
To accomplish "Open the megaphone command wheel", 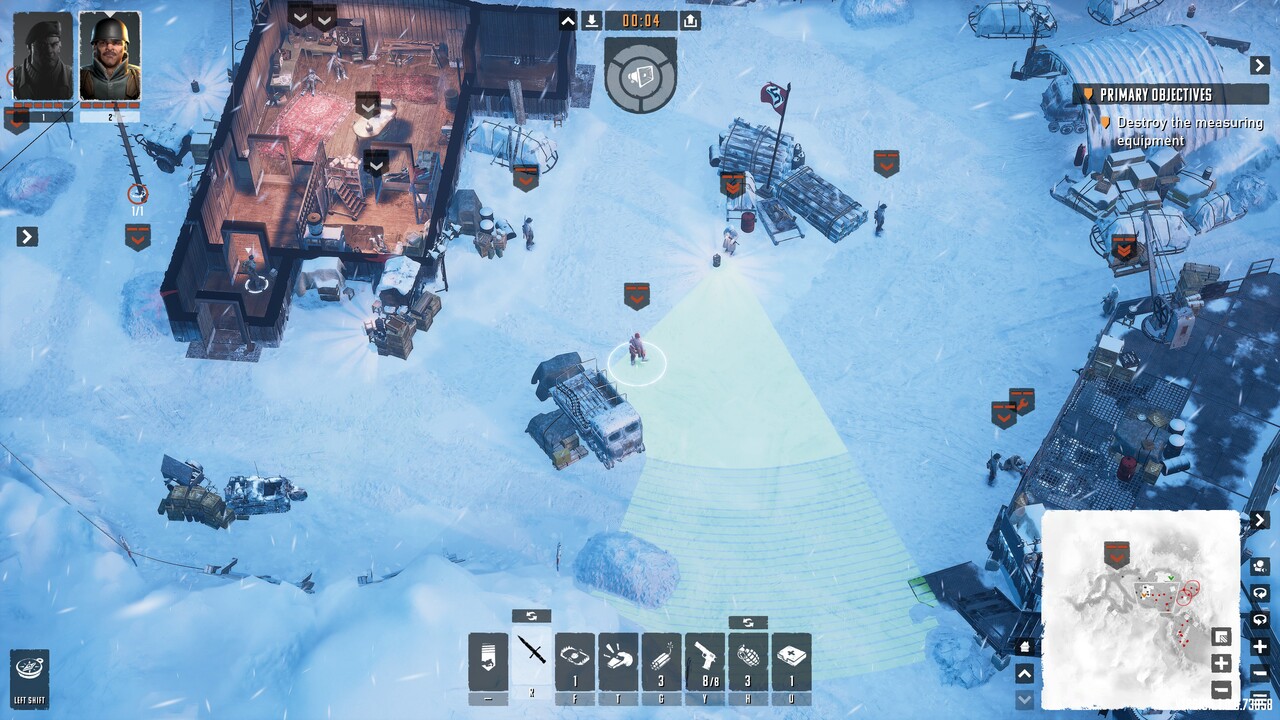I will pos(641,76).
